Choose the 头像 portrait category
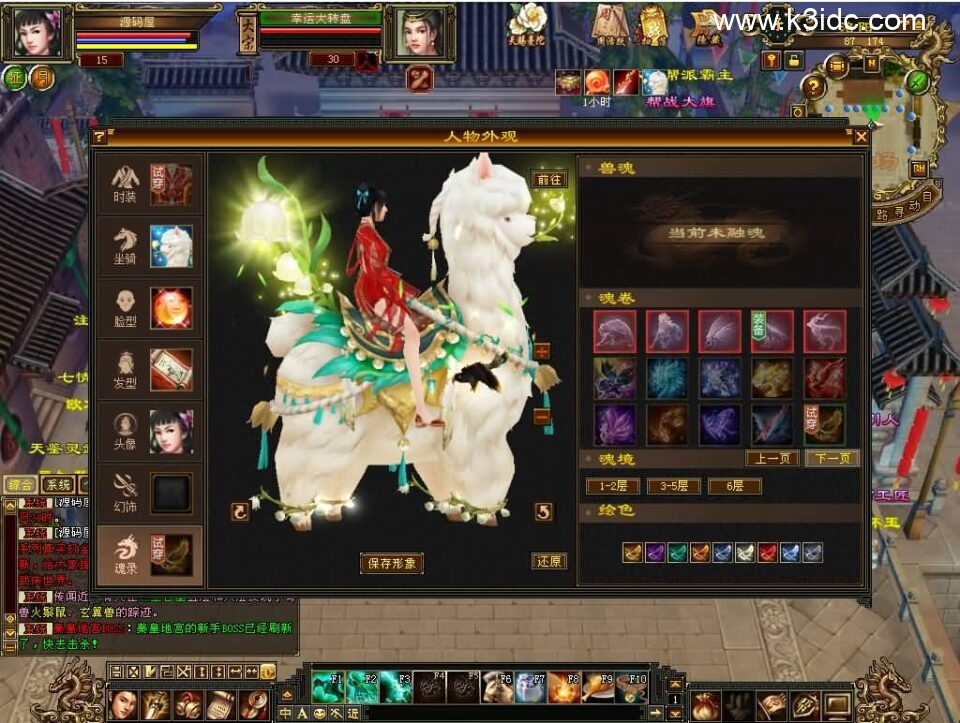This screenshot has height=723, width=960. click(x=152, y=431)
